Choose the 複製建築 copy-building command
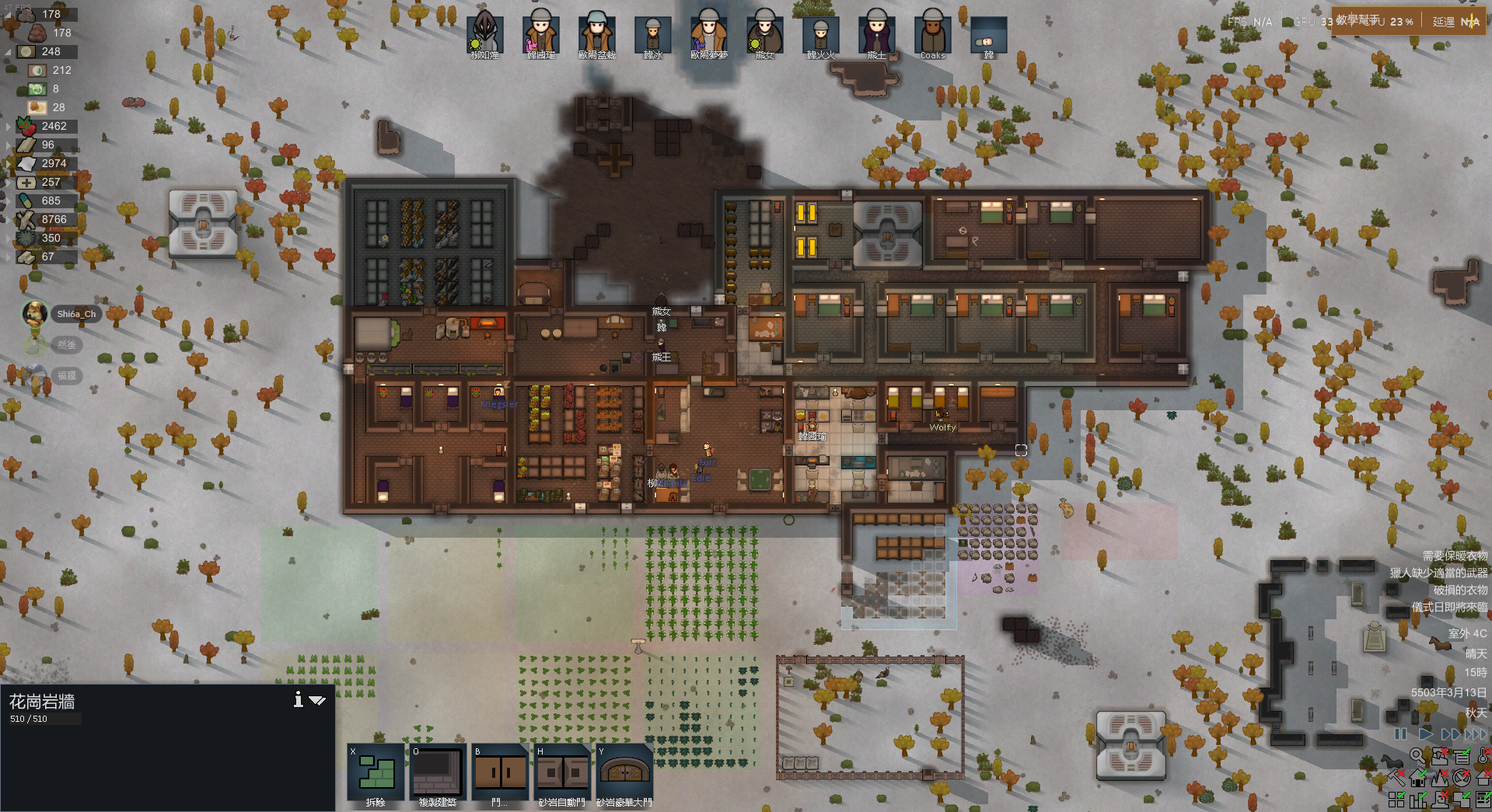1492x812 pixels. pyautogui.click(x=438, y=772)
